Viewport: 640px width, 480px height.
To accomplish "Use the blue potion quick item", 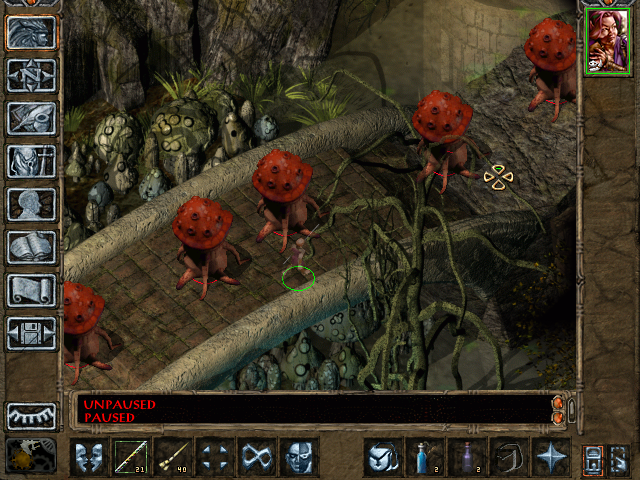I will 425,457.
